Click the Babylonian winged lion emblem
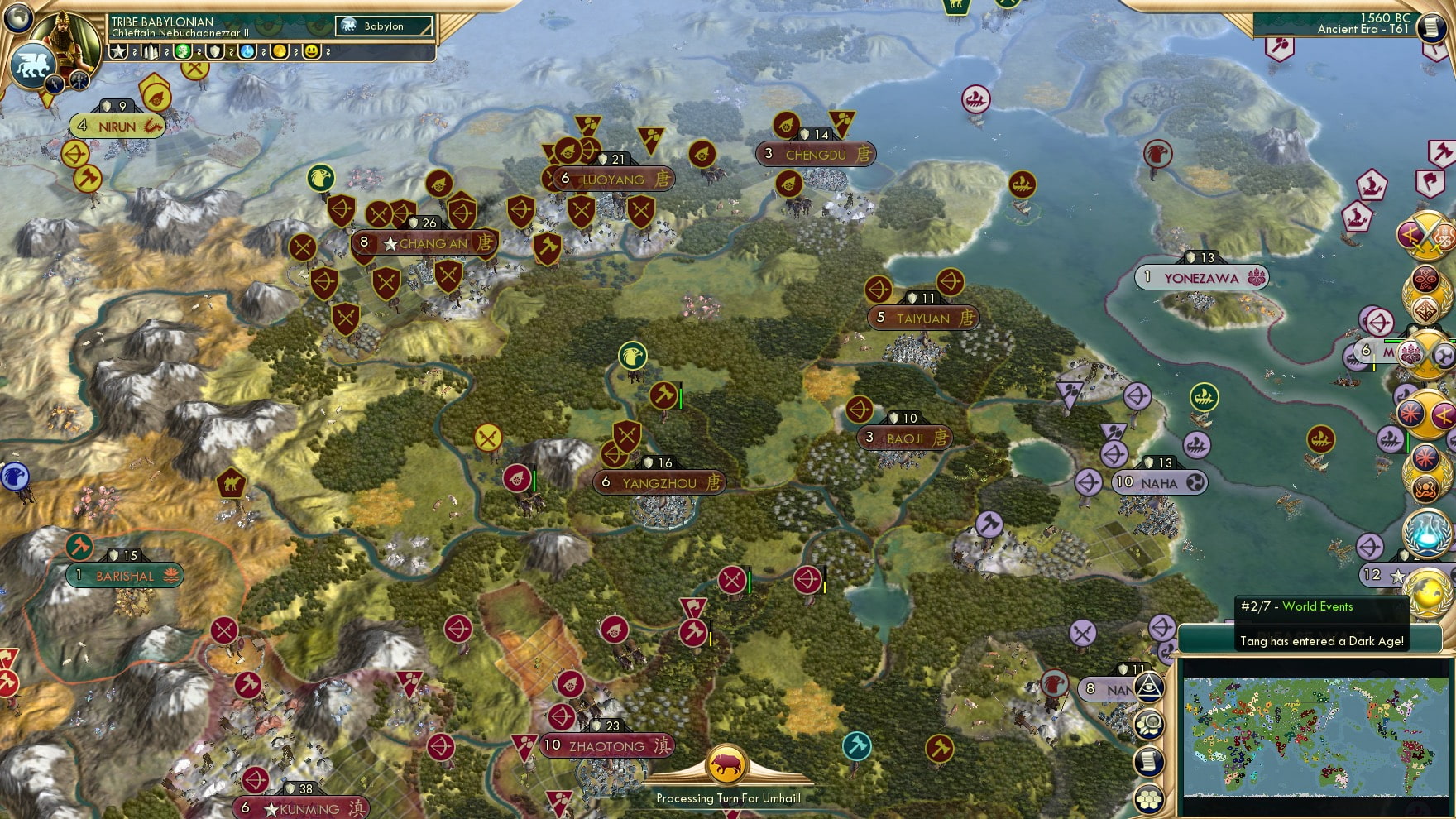Viewport: 1456px width, 819px height. pyautogui.click(x=34, y=66)
